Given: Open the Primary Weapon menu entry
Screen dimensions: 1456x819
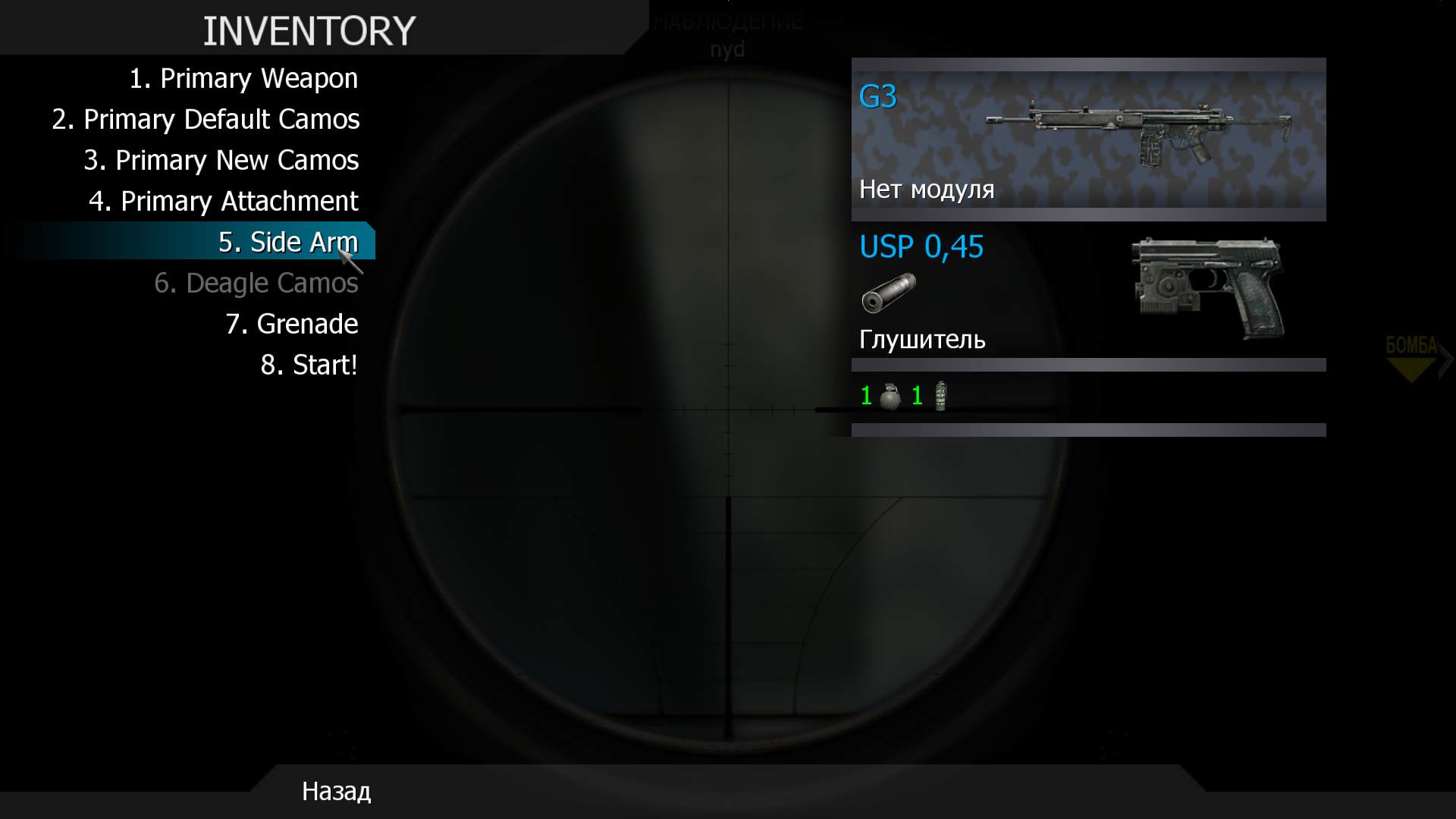Looking at the screenshot, I should point(243,79).
